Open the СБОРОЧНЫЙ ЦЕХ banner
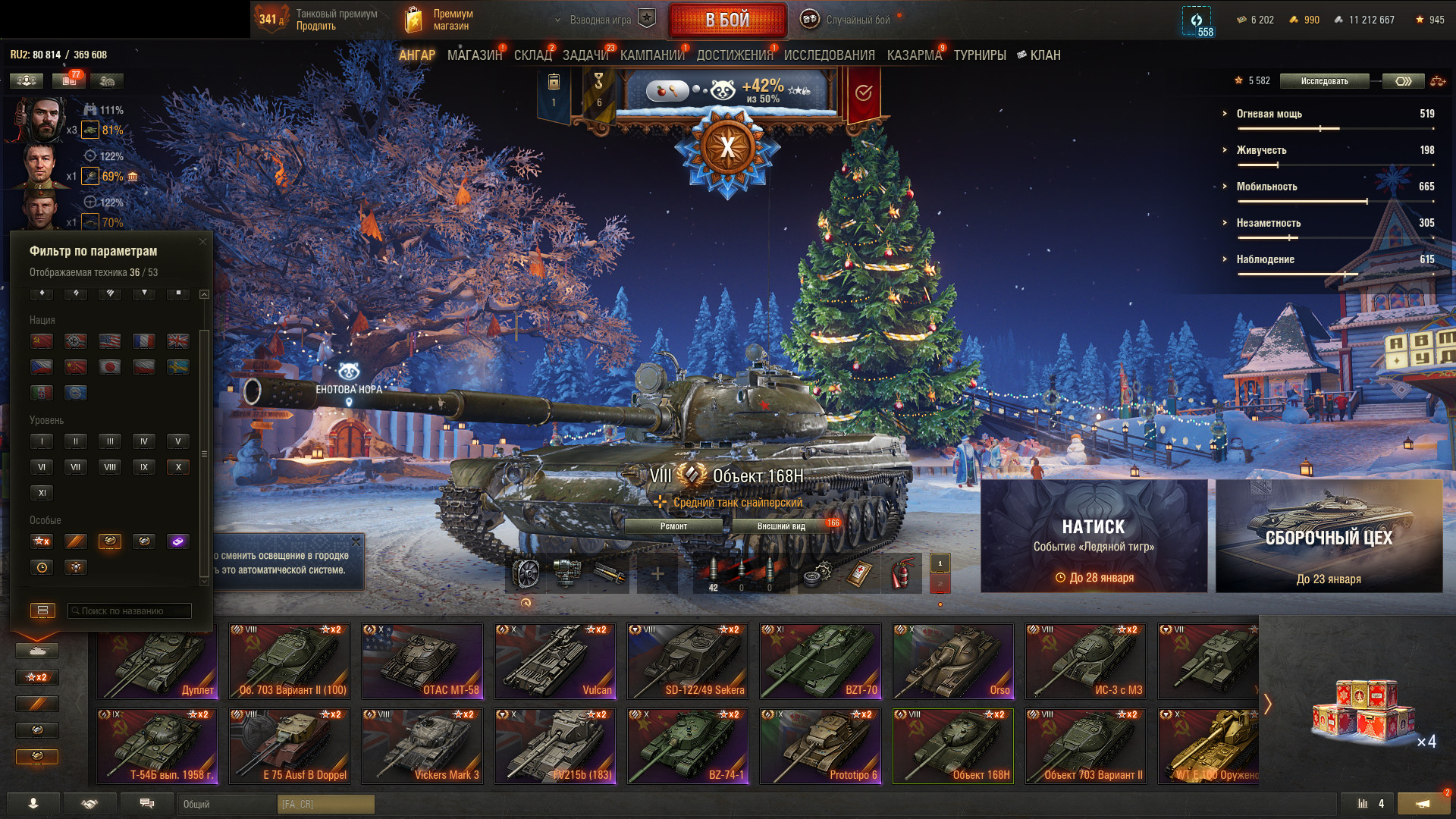 point(1329,535)
